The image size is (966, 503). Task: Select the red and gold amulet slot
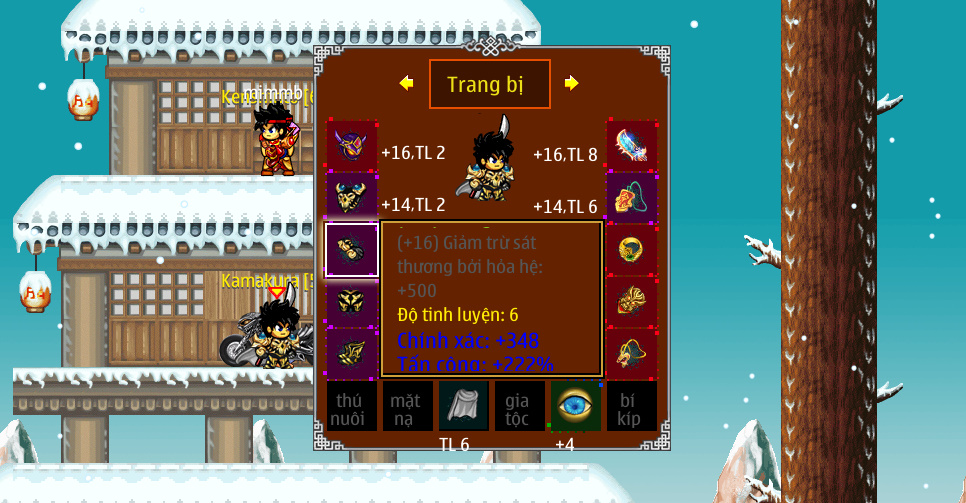tap(632, 197)
